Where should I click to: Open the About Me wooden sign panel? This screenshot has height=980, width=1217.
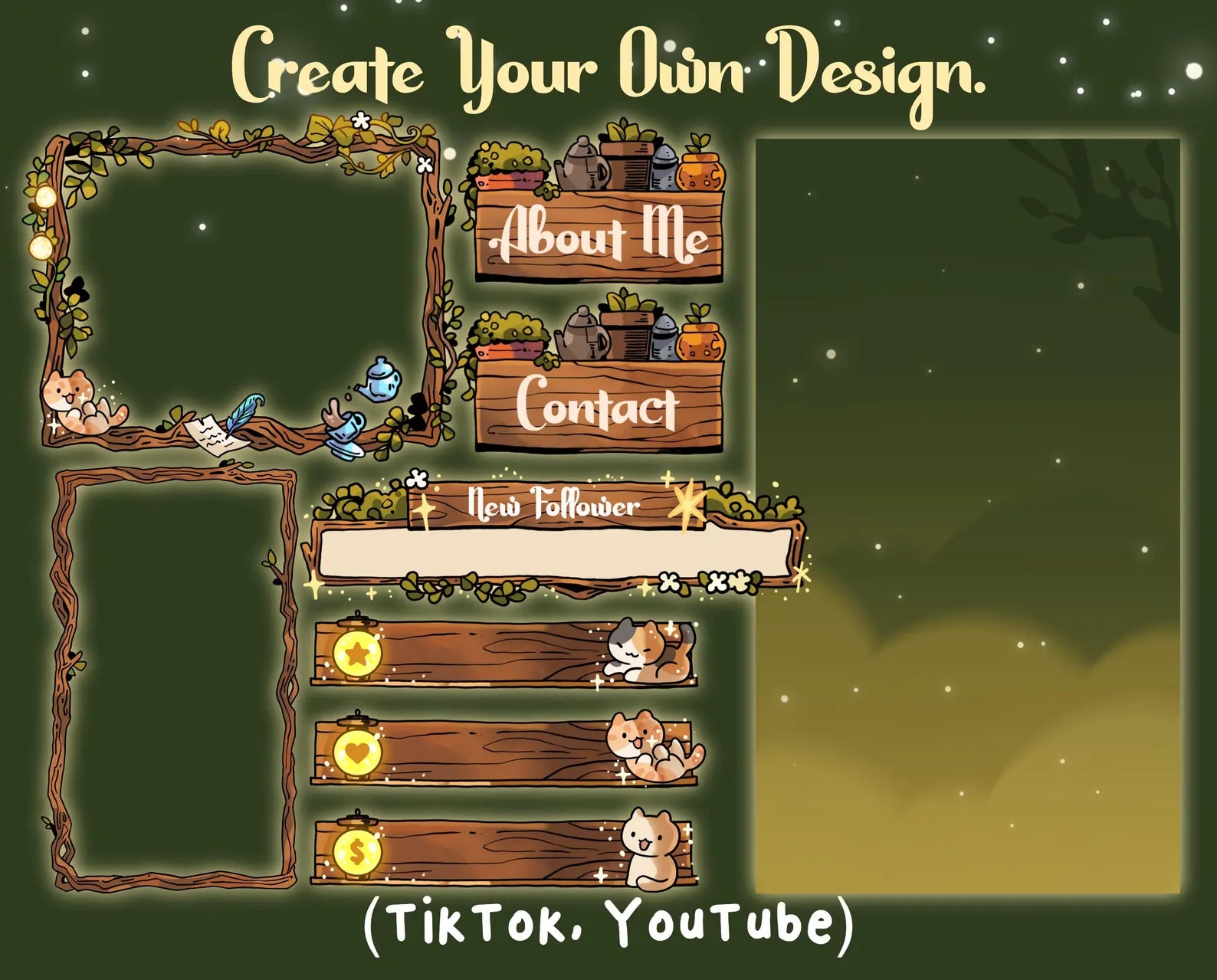pyautogui.click(x=599, y=234)
